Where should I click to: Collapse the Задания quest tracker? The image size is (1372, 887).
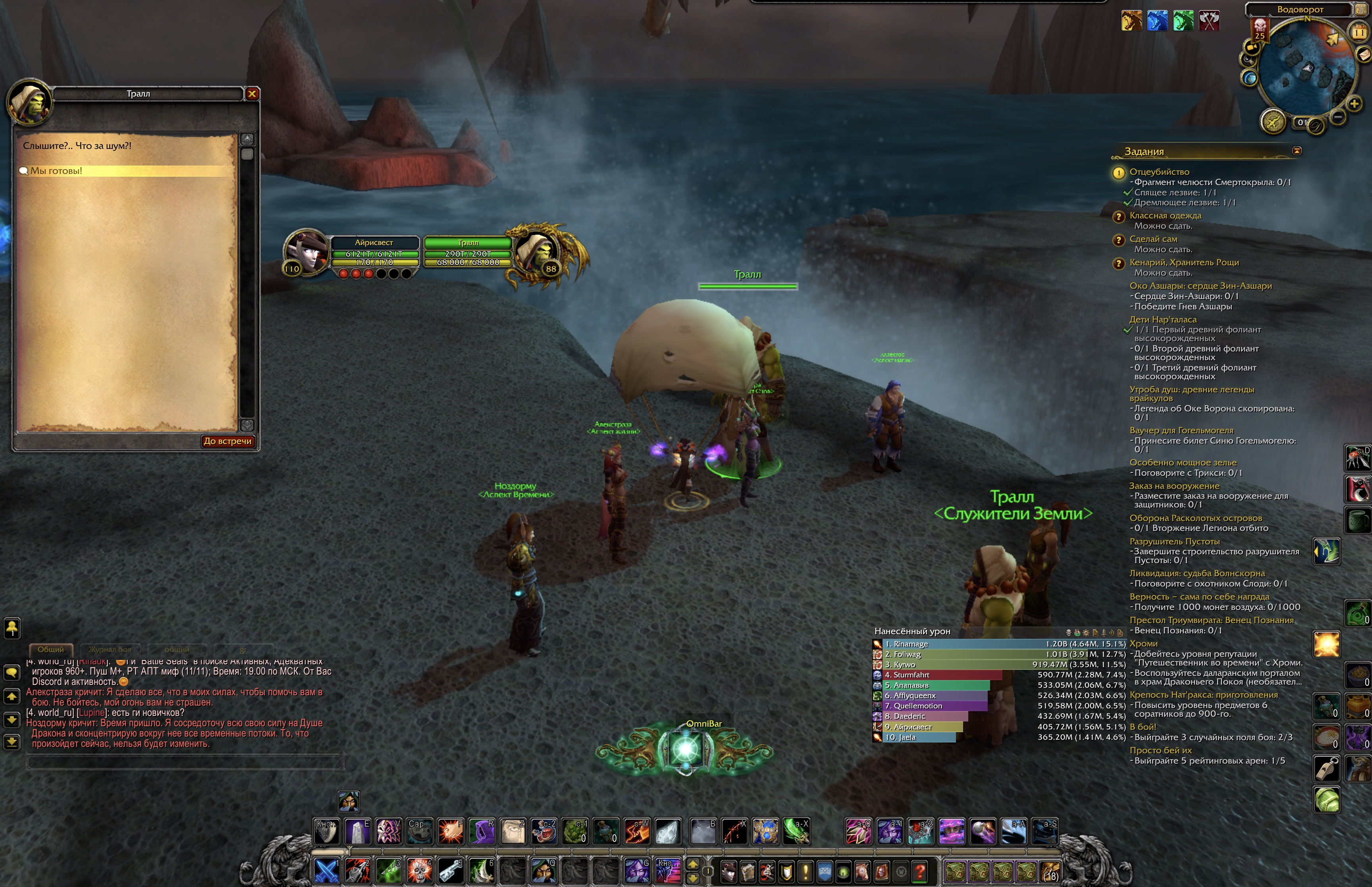(1297, 151)
